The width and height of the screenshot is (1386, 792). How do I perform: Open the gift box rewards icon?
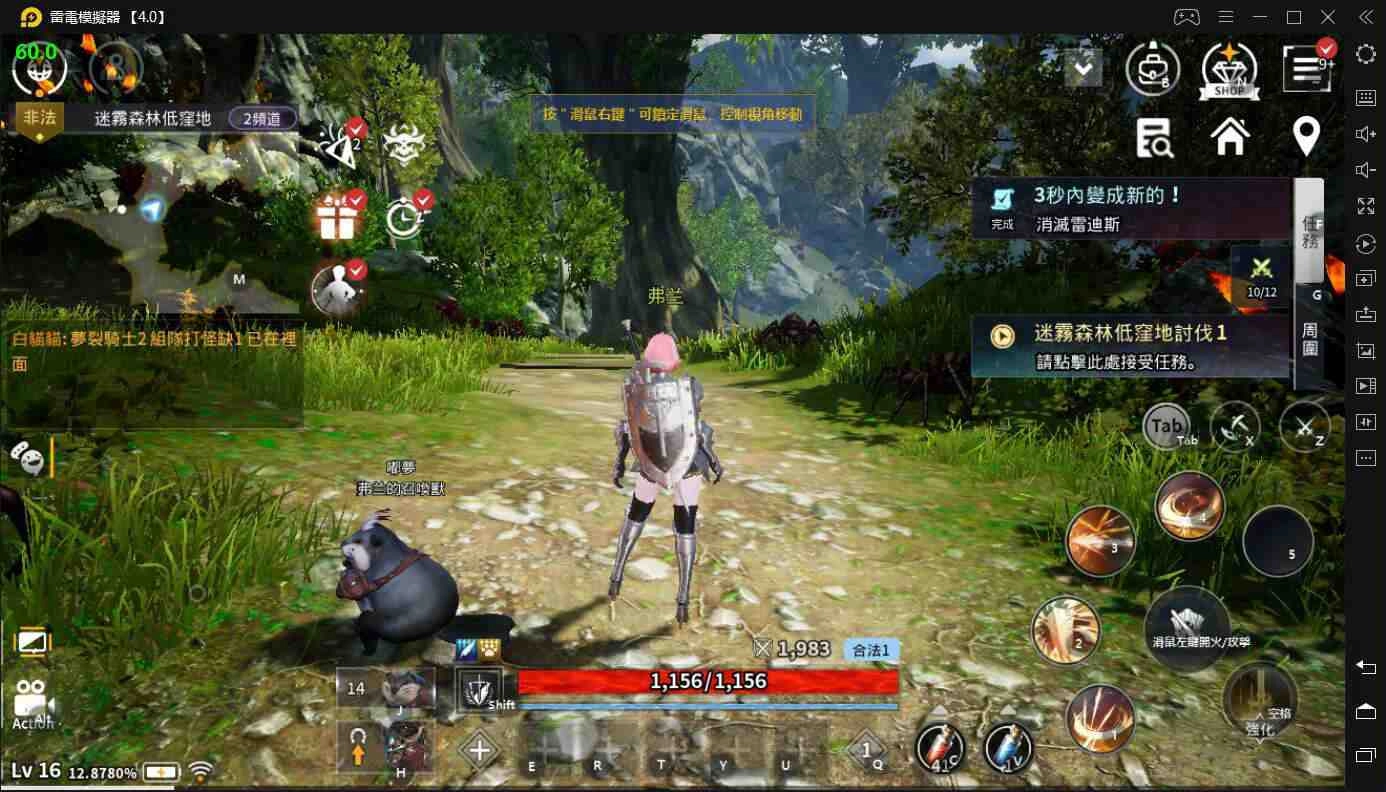337,217
